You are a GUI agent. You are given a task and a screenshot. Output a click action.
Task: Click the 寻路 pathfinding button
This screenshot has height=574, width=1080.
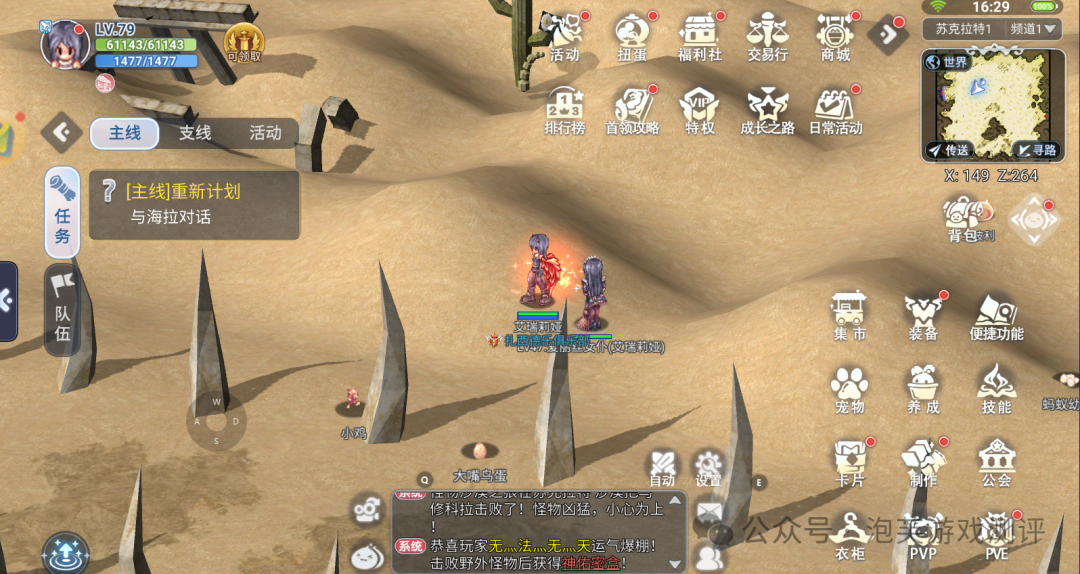pyautogui.click(x=1036, y=150)
